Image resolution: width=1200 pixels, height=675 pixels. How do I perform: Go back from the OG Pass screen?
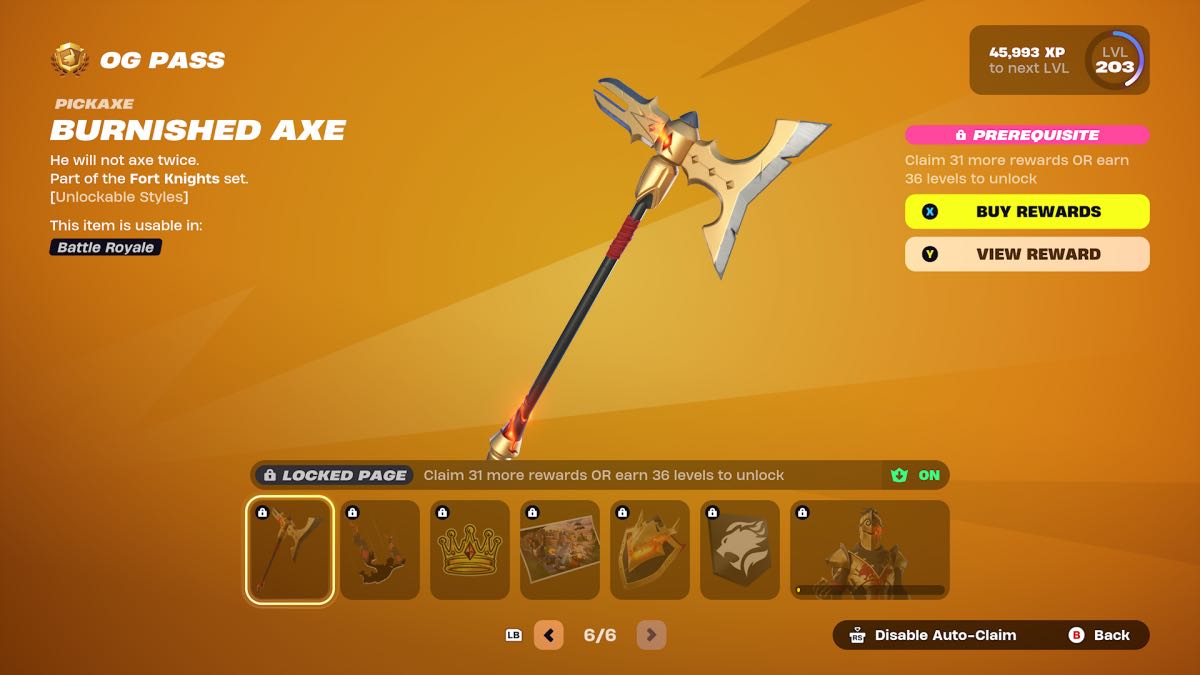[x=1100, y=635]
